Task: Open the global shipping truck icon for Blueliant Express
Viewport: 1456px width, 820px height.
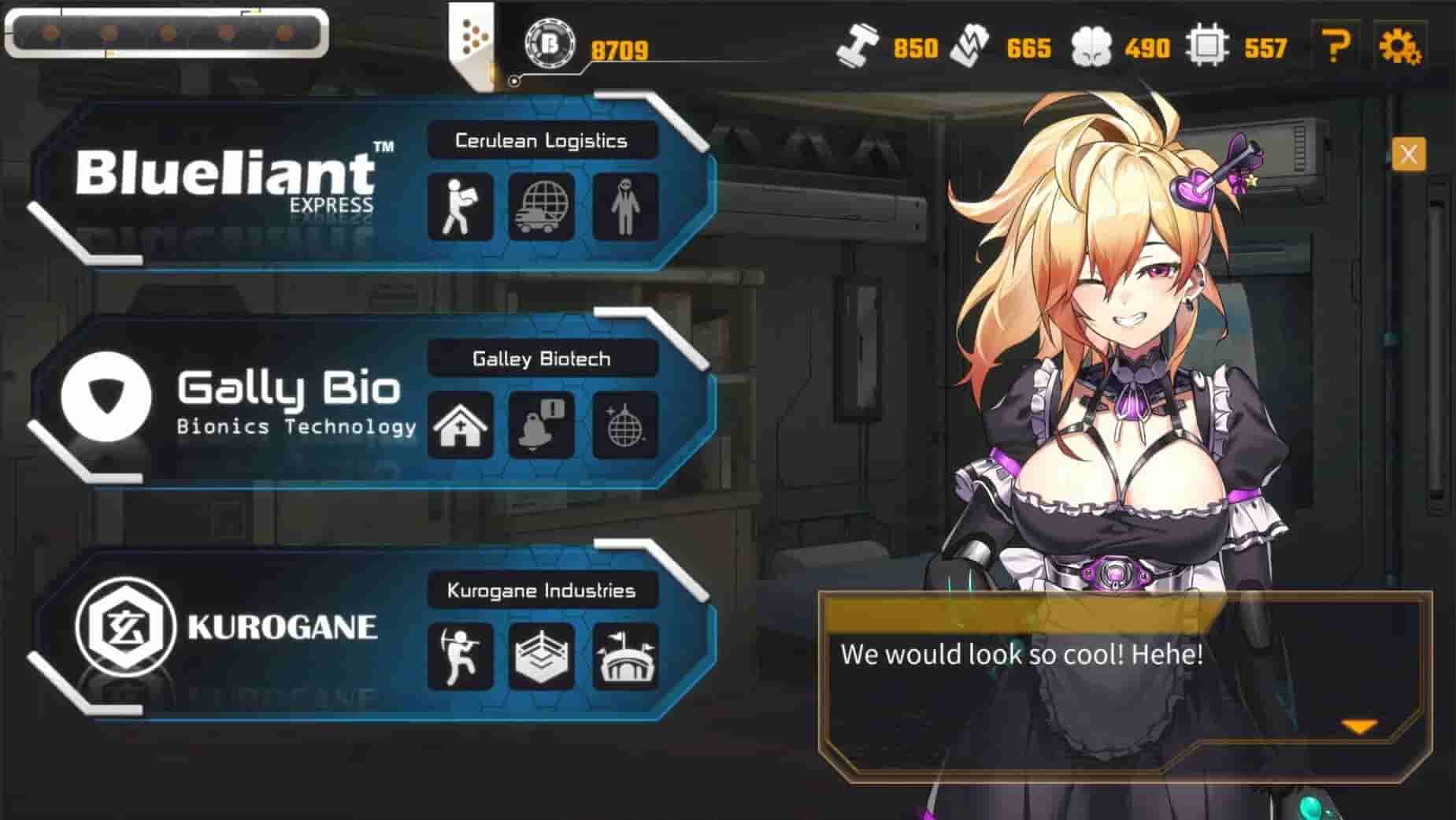Action: point(543,206)
